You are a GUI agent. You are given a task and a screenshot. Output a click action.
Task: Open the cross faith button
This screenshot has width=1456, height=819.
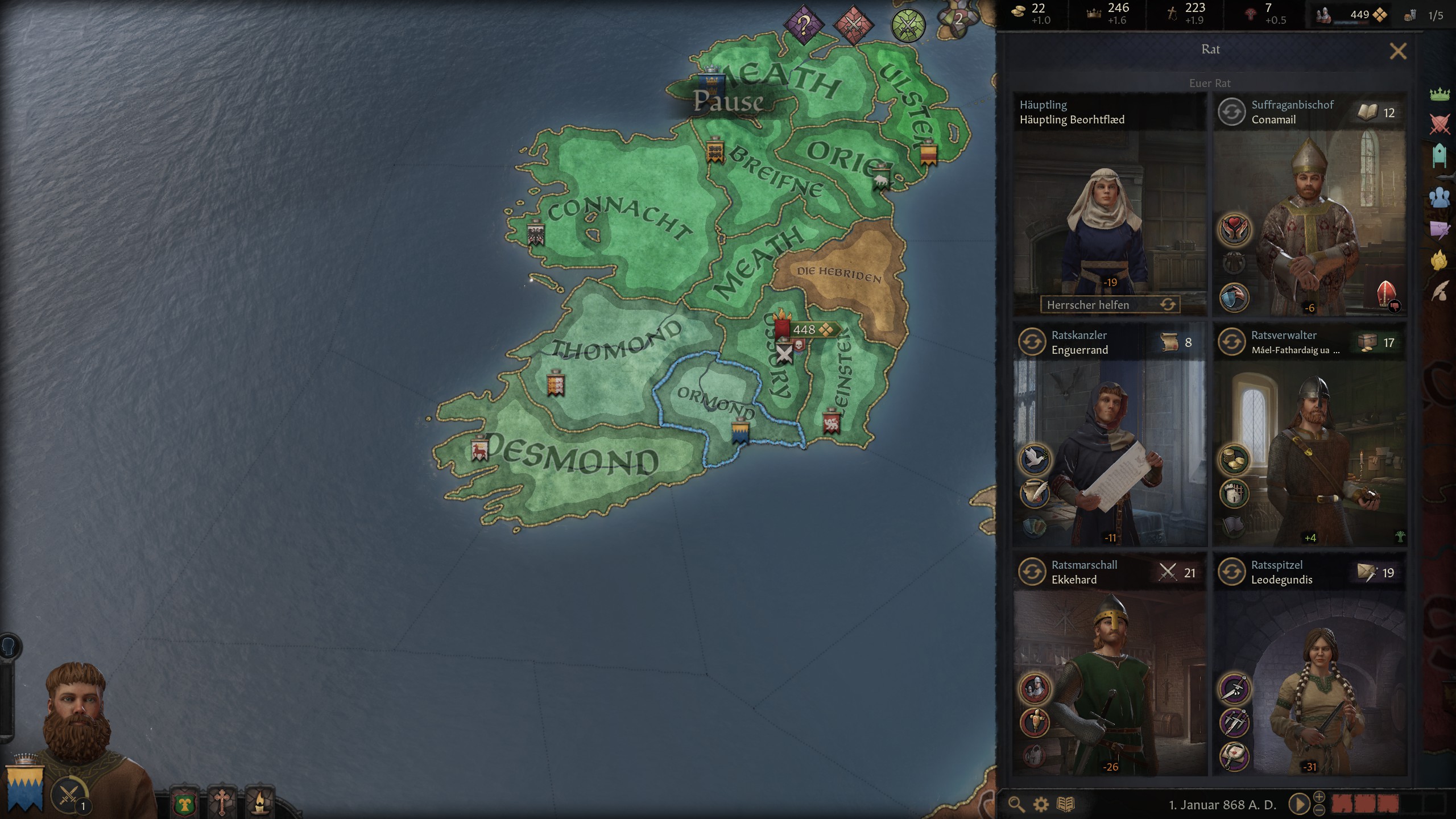pyautogui.click(x=222, y=803)
